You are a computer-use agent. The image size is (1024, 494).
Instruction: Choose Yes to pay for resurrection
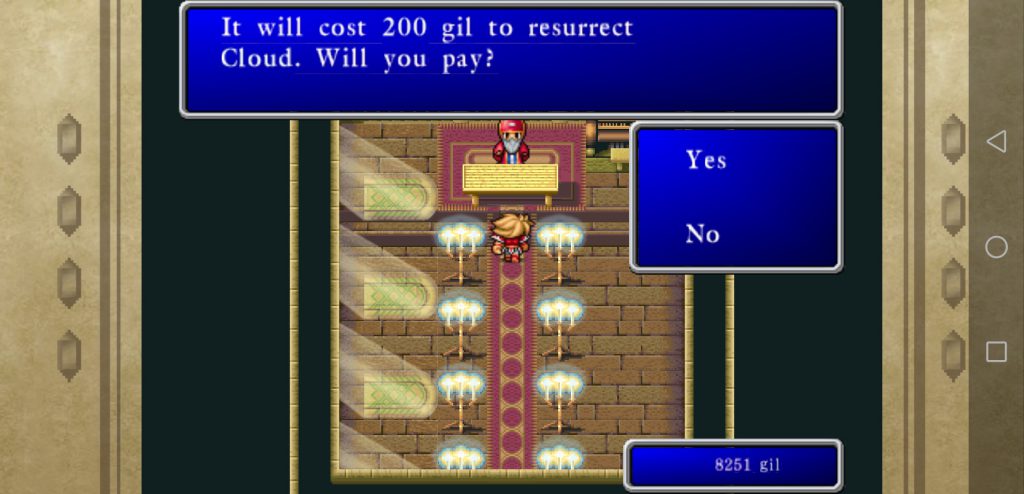[706, 160]
